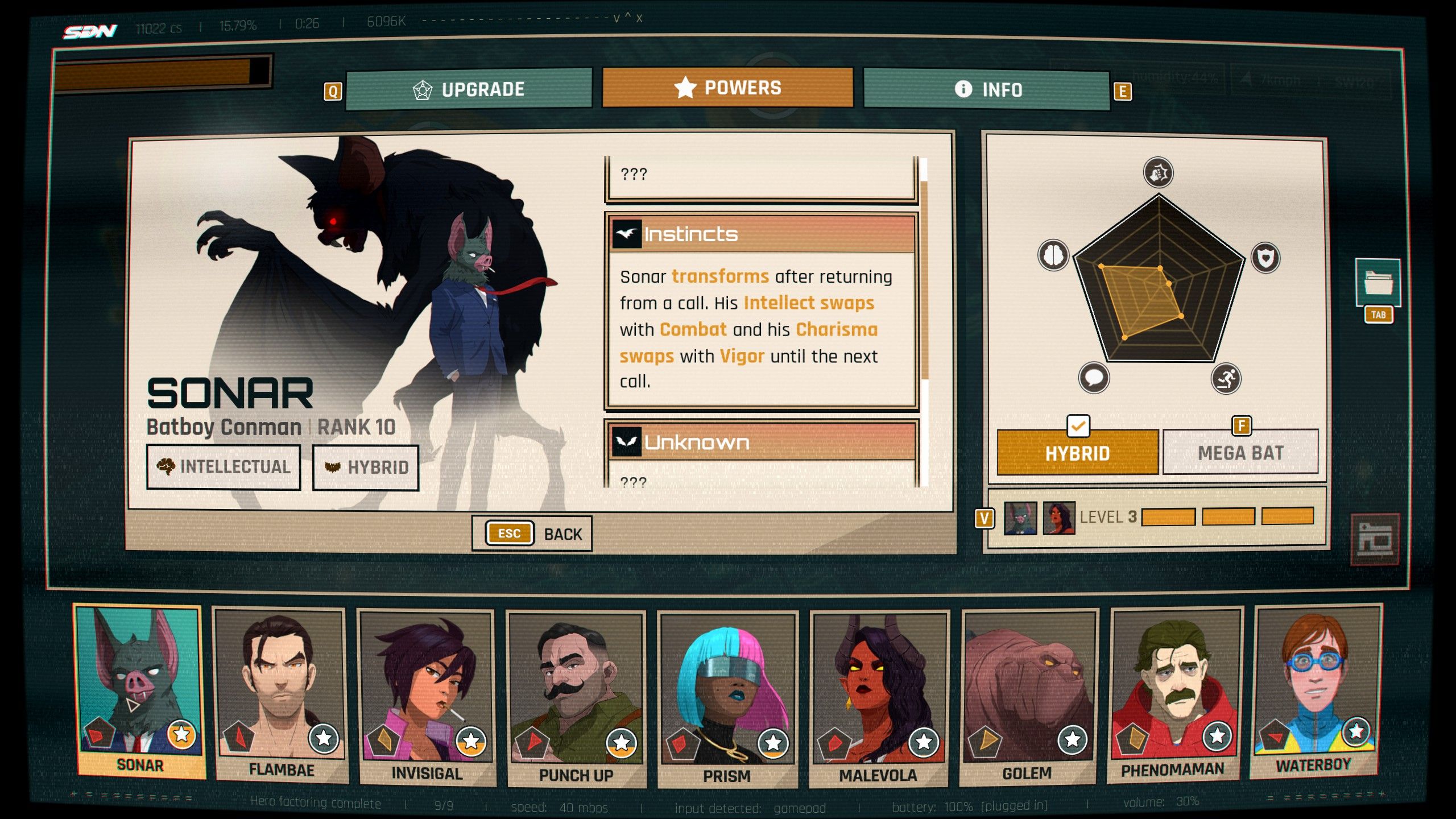
Task: Select the Unknown locked power entry
Action: coord(762,442)
